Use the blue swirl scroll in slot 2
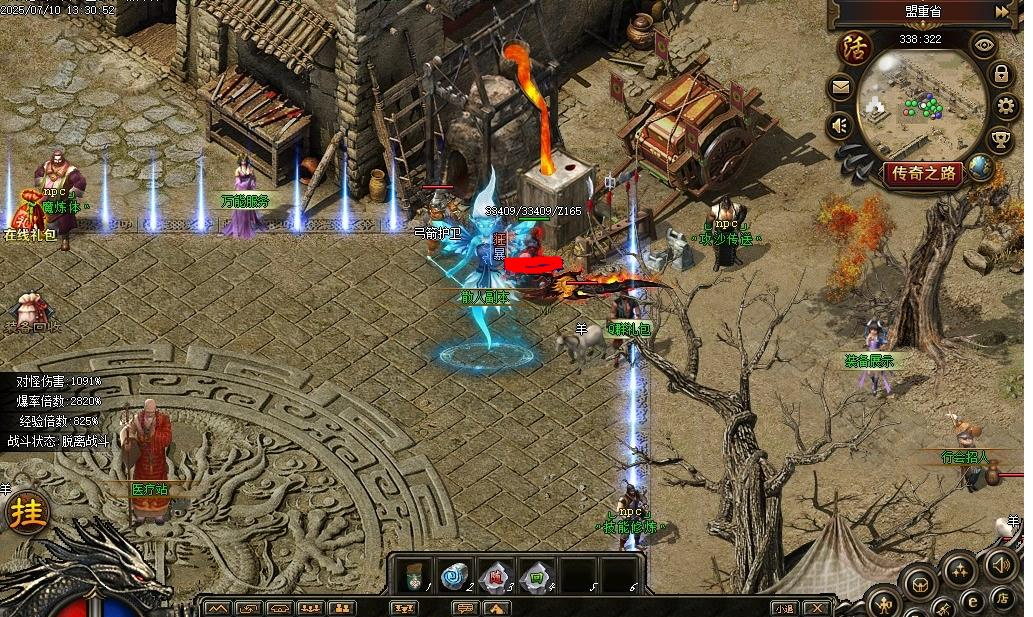 click(454, 575)
